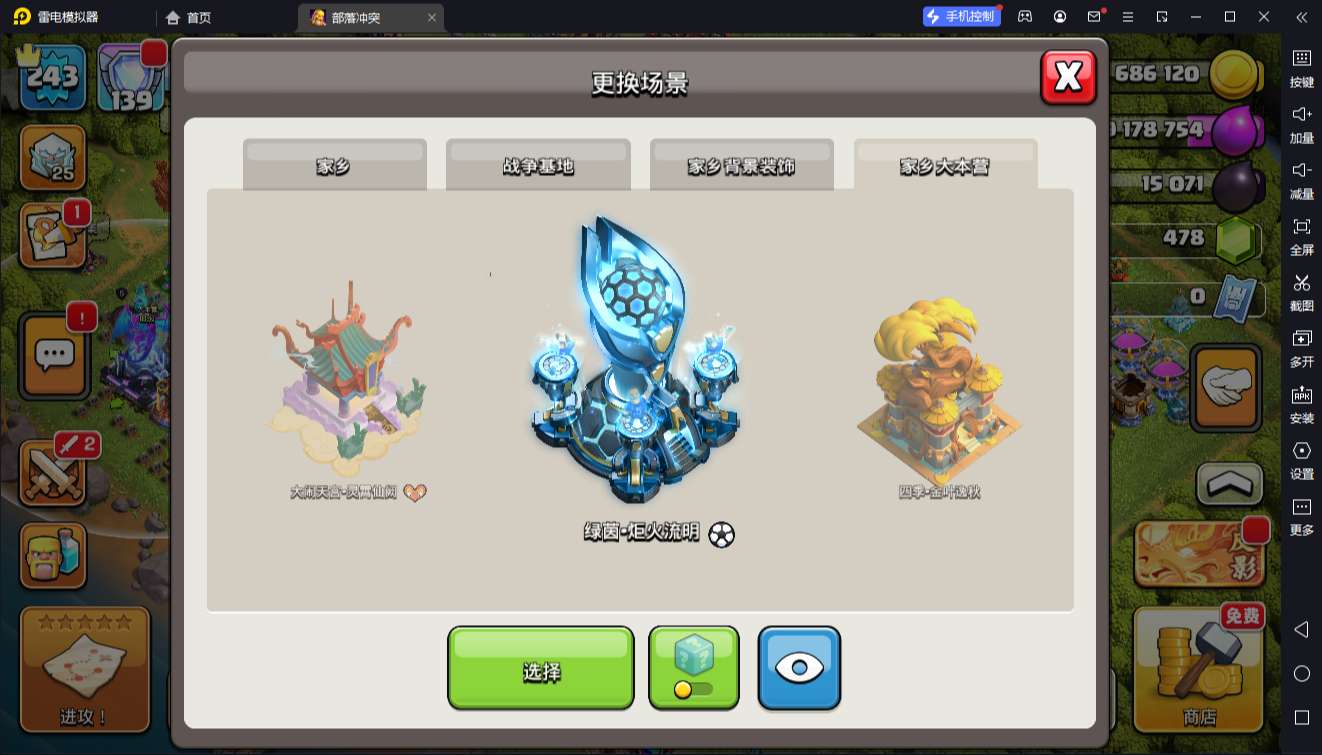
Task: Start an attack with 进攻！ button
Action: point(85,669)
